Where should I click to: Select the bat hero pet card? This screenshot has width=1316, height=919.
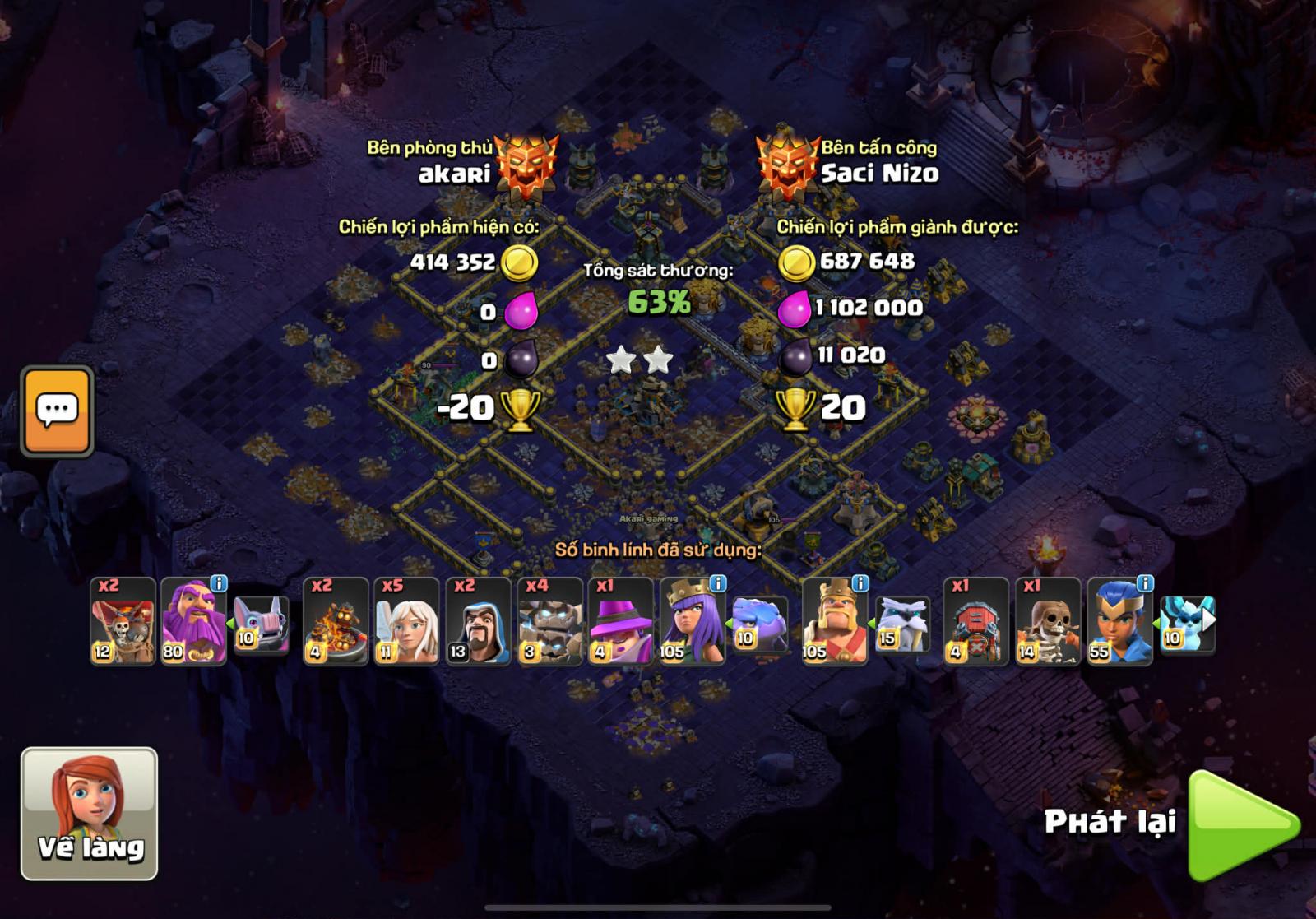pos(262,624)
